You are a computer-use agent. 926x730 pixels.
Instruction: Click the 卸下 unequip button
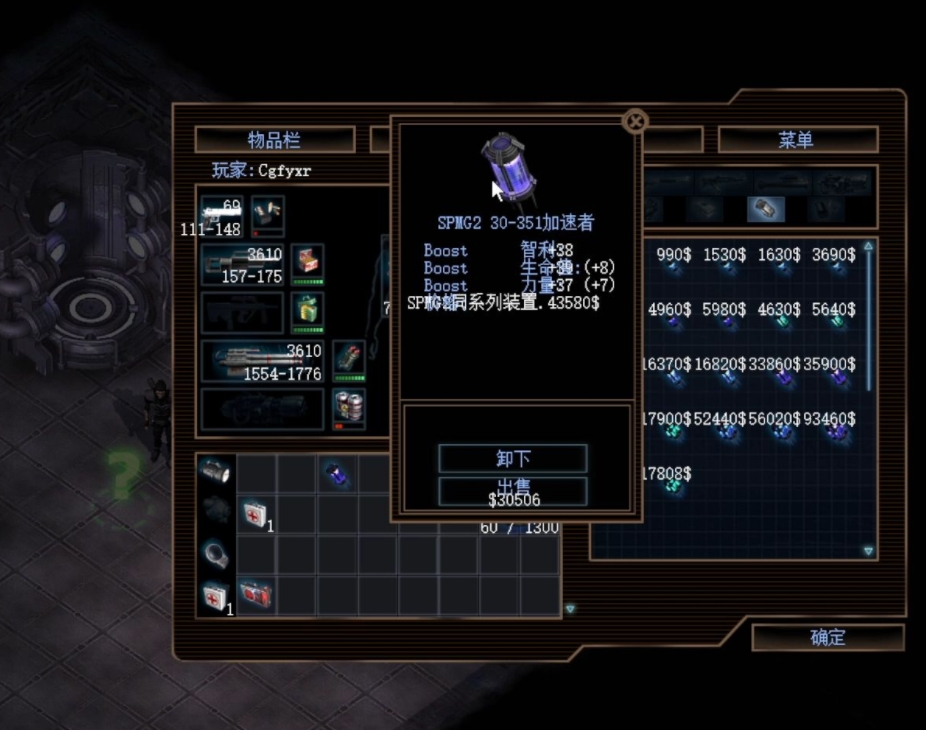[512, 459]
